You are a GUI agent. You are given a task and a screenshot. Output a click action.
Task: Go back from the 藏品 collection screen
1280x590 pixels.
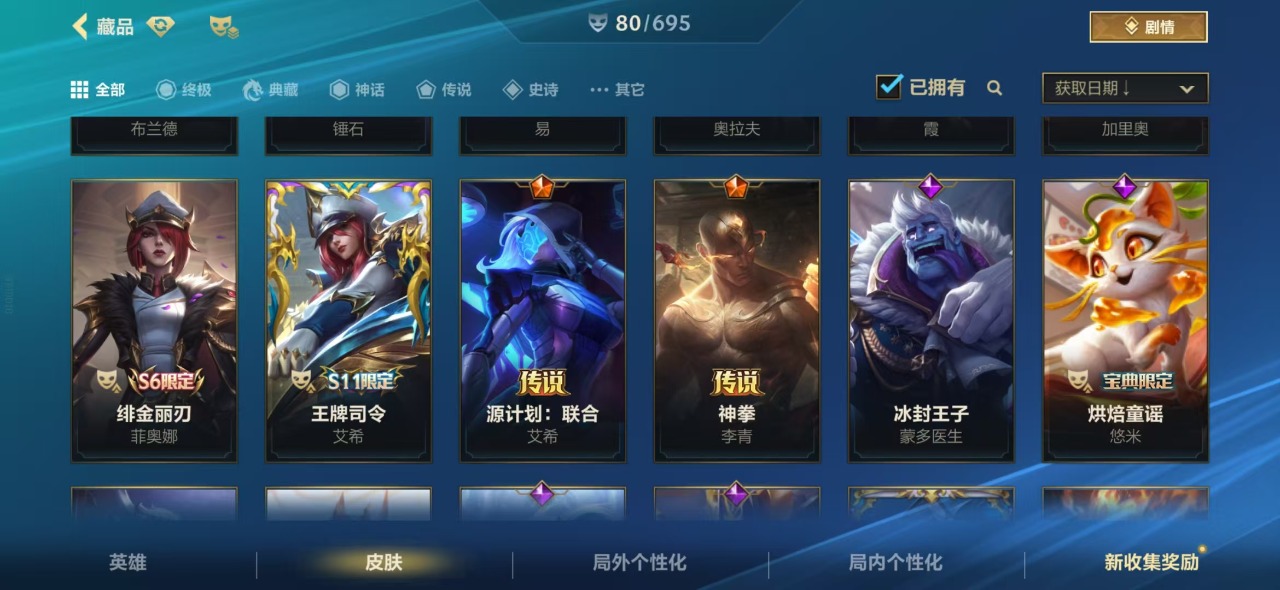point(81,26)
